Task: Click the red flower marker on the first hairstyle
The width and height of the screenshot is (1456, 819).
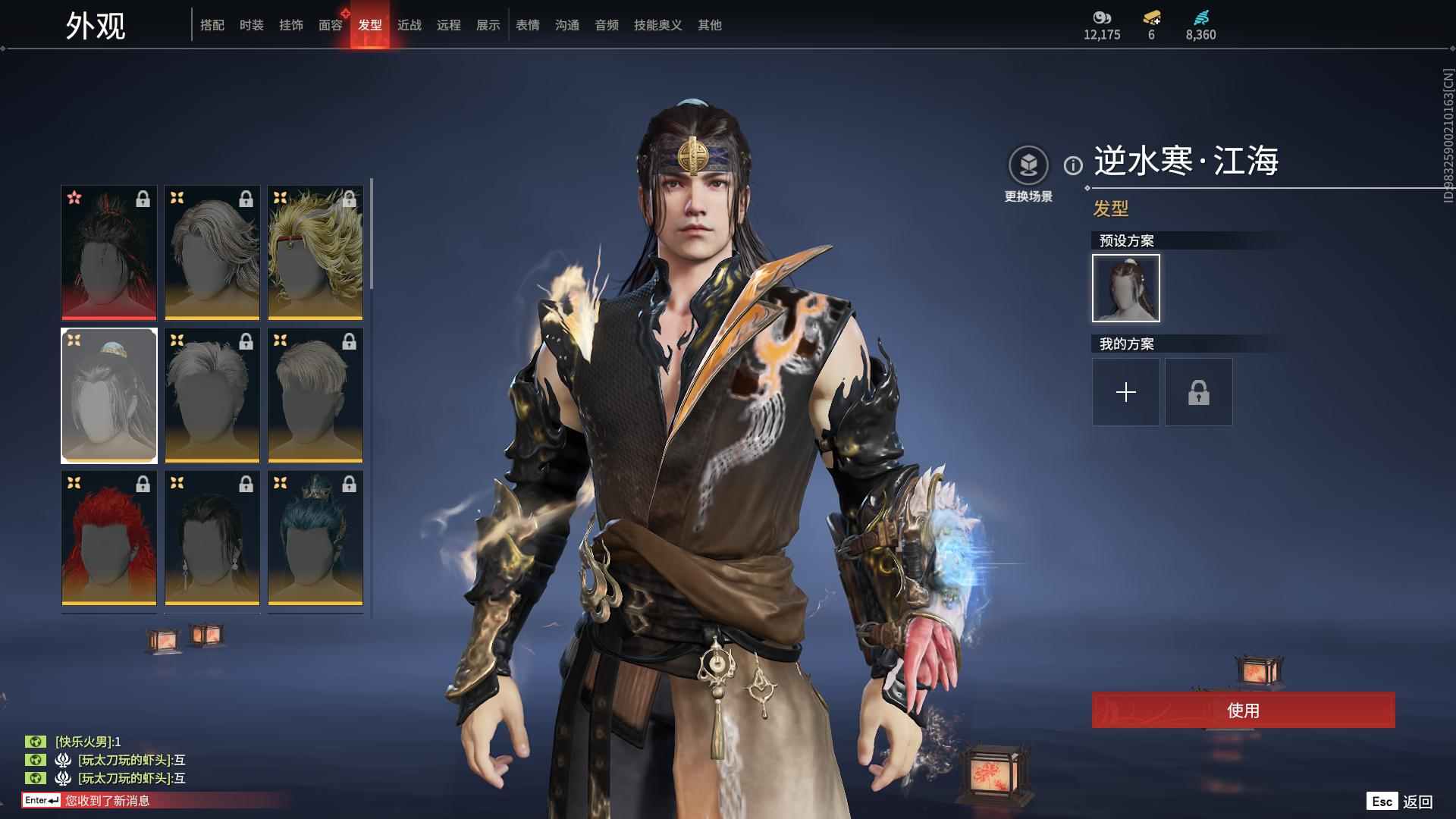Action: [75, 199]
